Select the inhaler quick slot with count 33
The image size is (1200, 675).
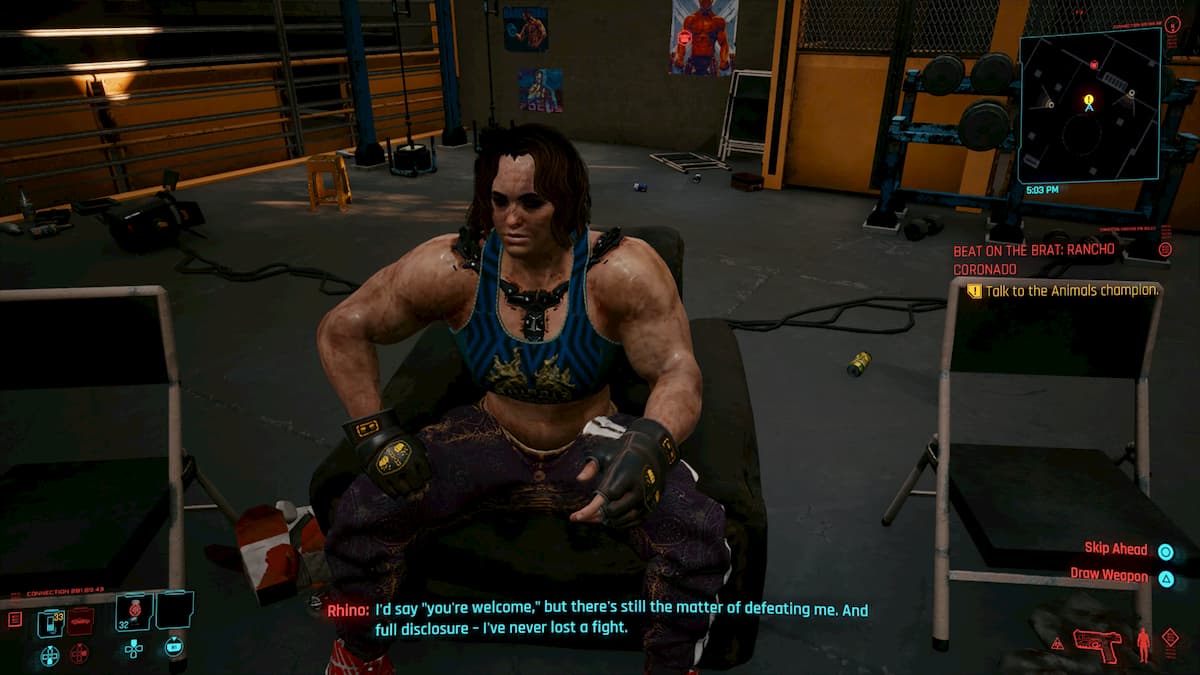point(50,623)
